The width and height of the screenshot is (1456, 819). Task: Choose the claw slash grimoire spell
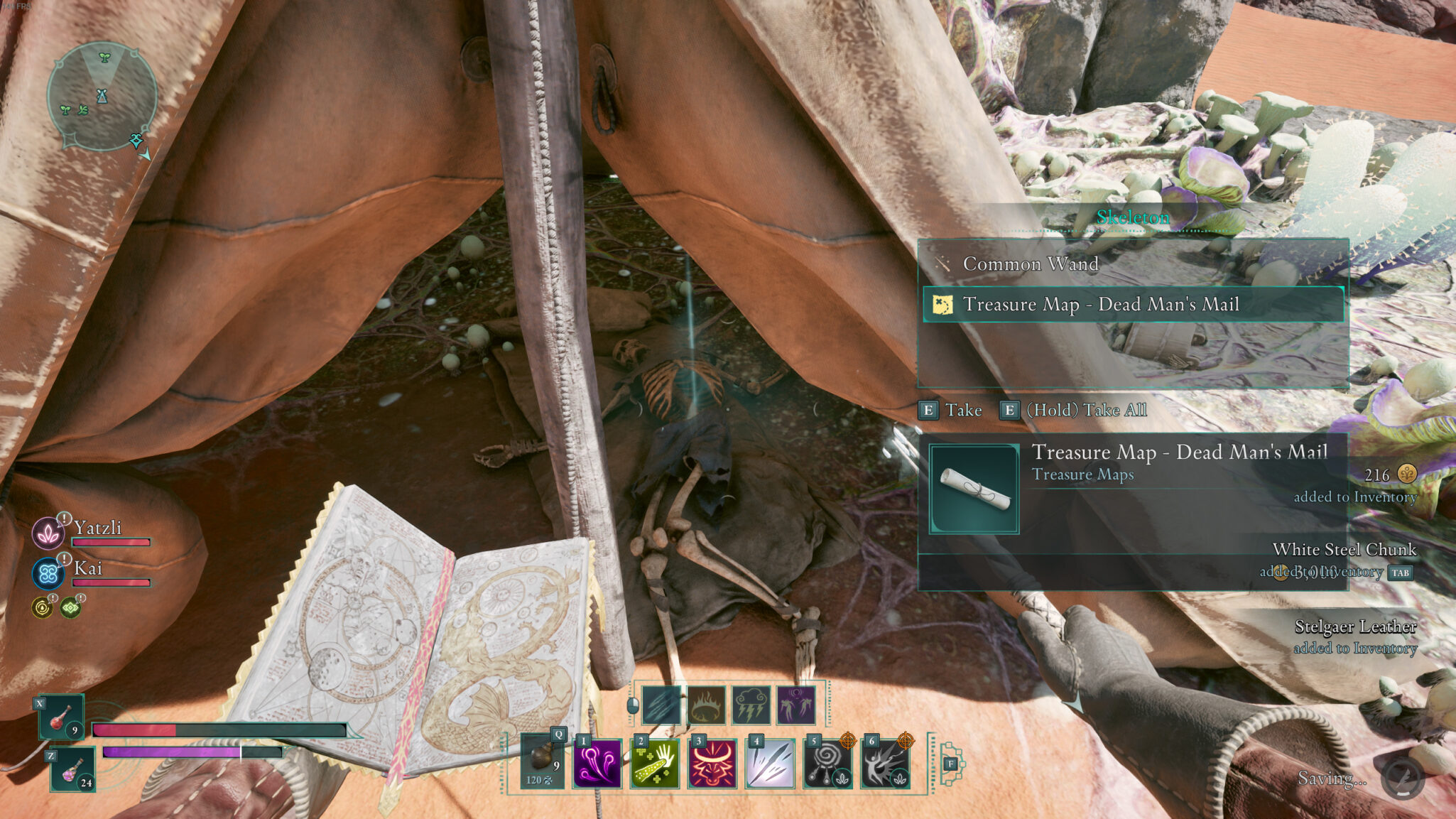click(x=661, y=705)
